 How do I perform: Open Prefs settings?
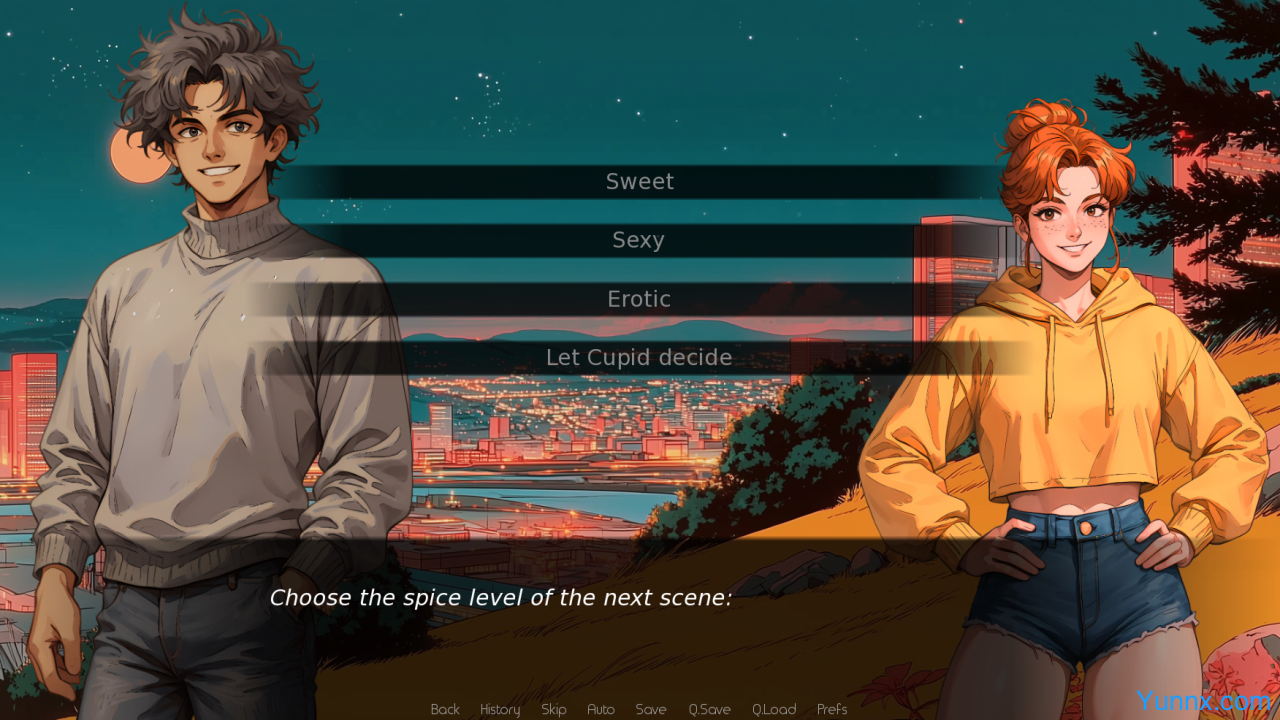[x=832, y=709]
